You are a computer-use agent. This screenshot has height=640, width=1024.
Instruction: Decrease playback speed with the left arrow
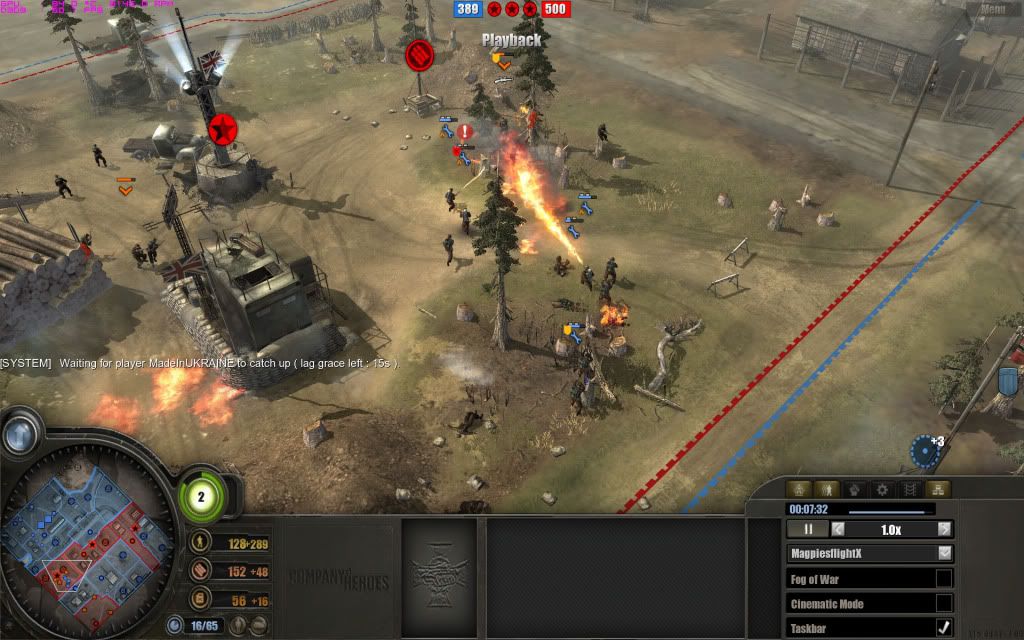tap(838, 529)
